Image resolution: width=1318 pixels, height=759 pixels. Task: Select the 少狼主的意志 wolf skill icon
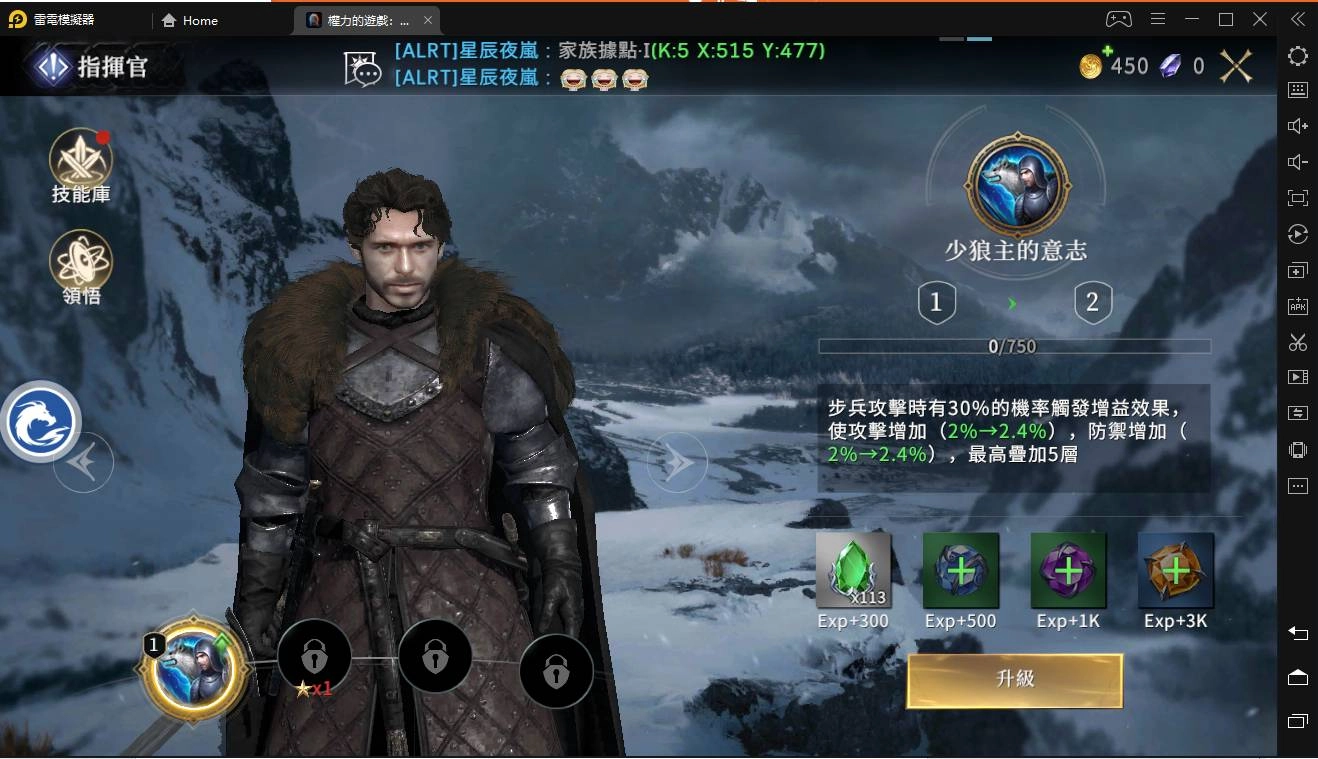tap(1017, 186)
